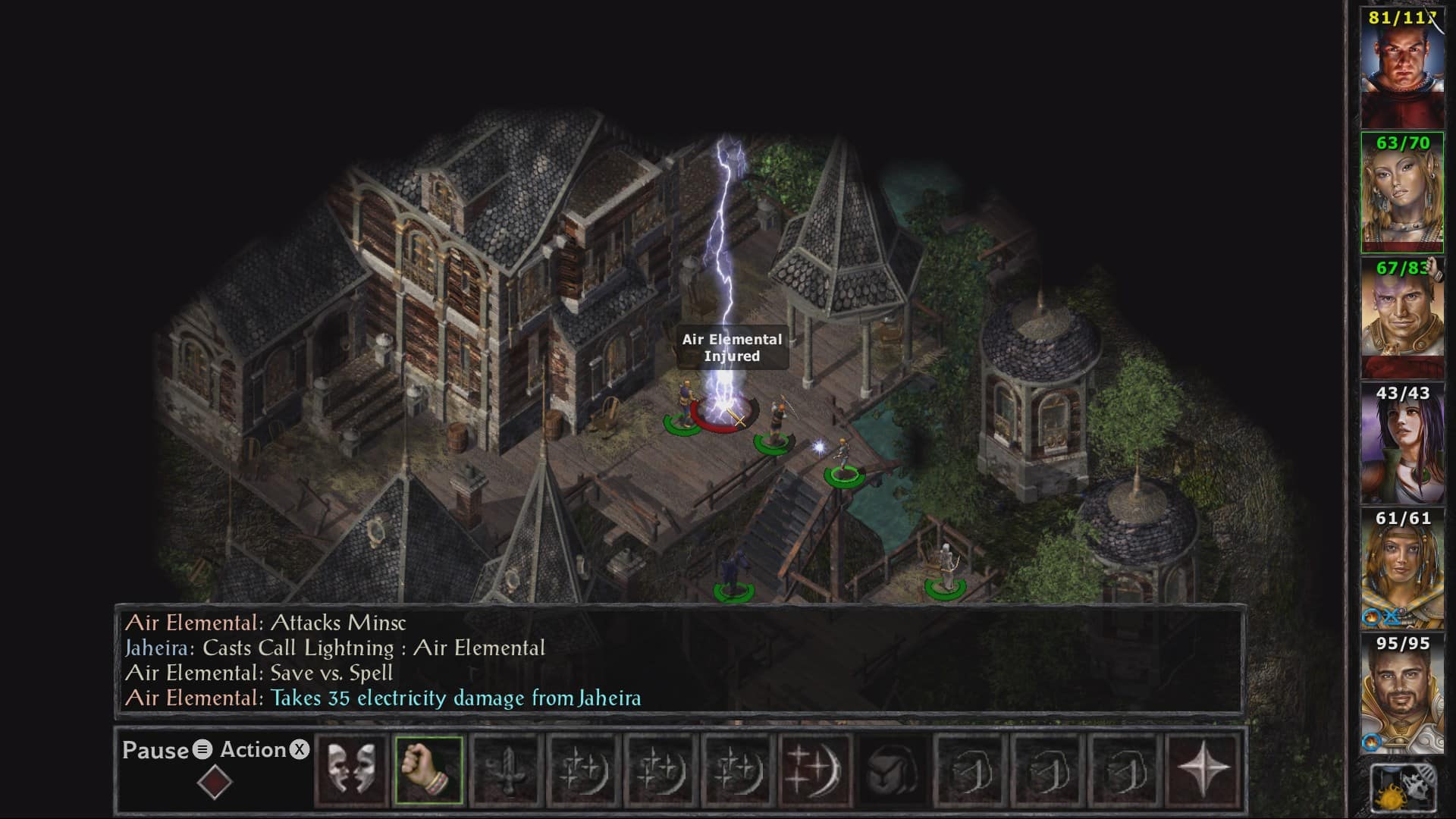This screenshot has height=819, width=1456.
Task: Choose Minsc's bald tattooed portrait
Action: [x=1401, y=318]
